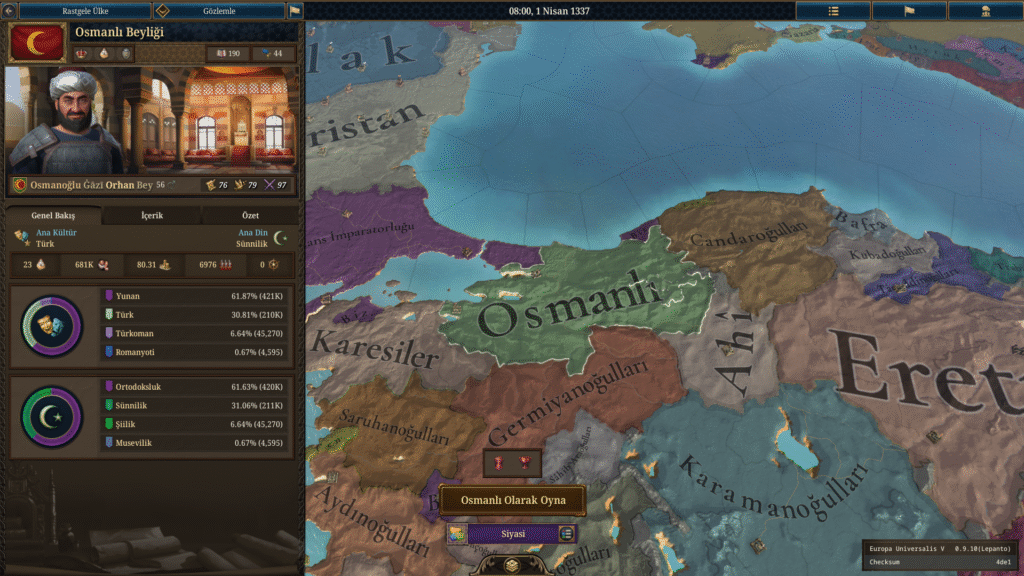Click the culture pie chart
The image size is (1024, 576).
coord(52,325)
